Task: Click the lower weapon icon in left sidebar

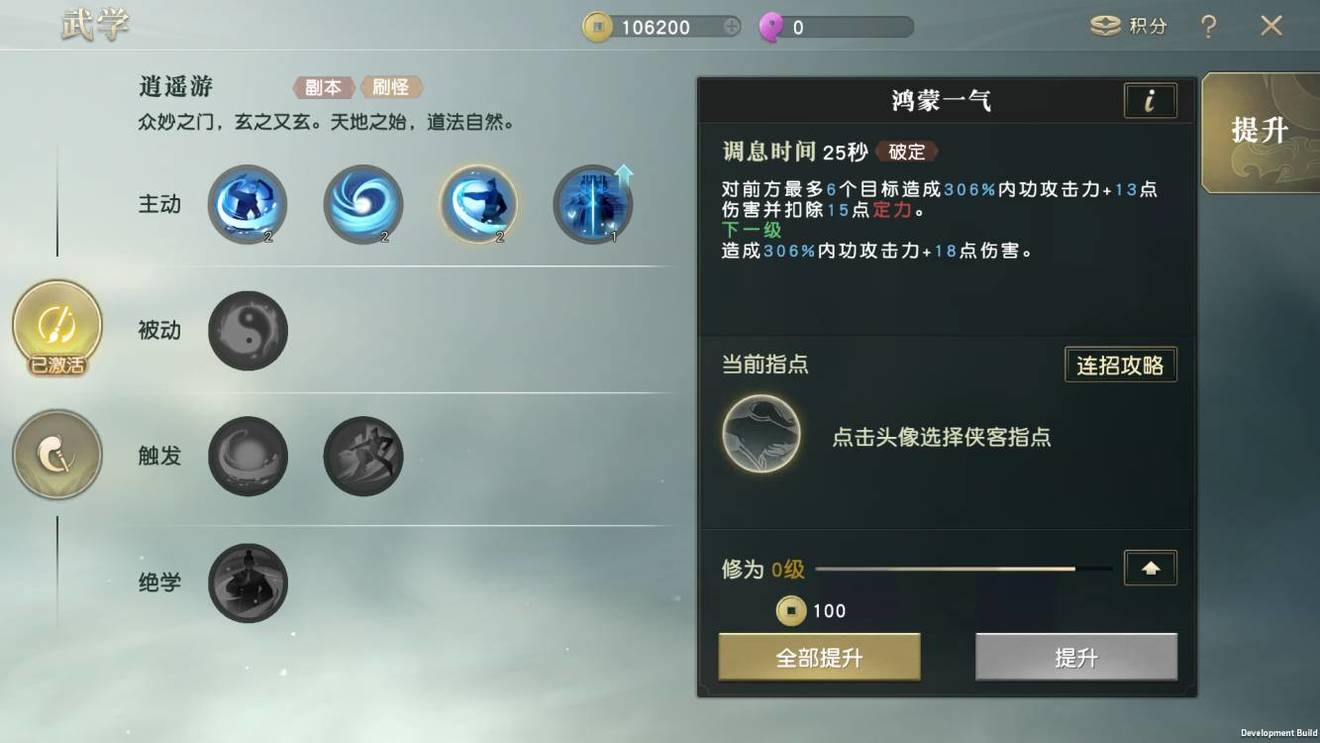Action: coord(57,455)
